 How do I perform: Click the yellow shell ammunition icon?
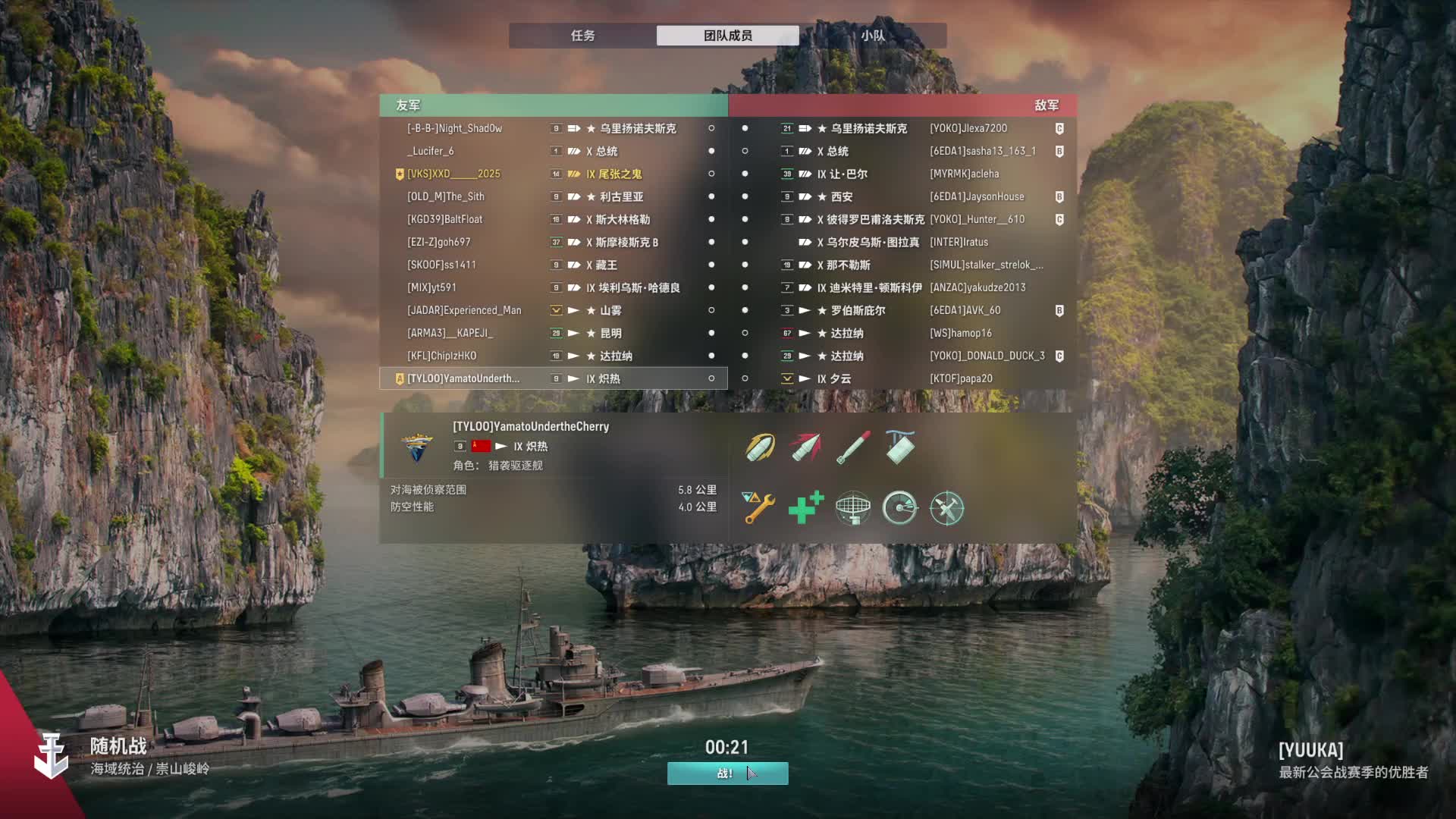(759, 447)
